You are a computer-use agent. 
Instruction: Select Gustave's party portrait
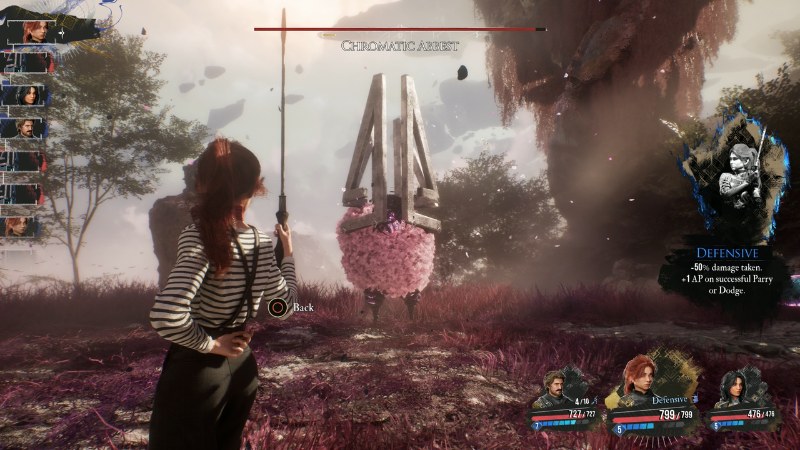553,388
